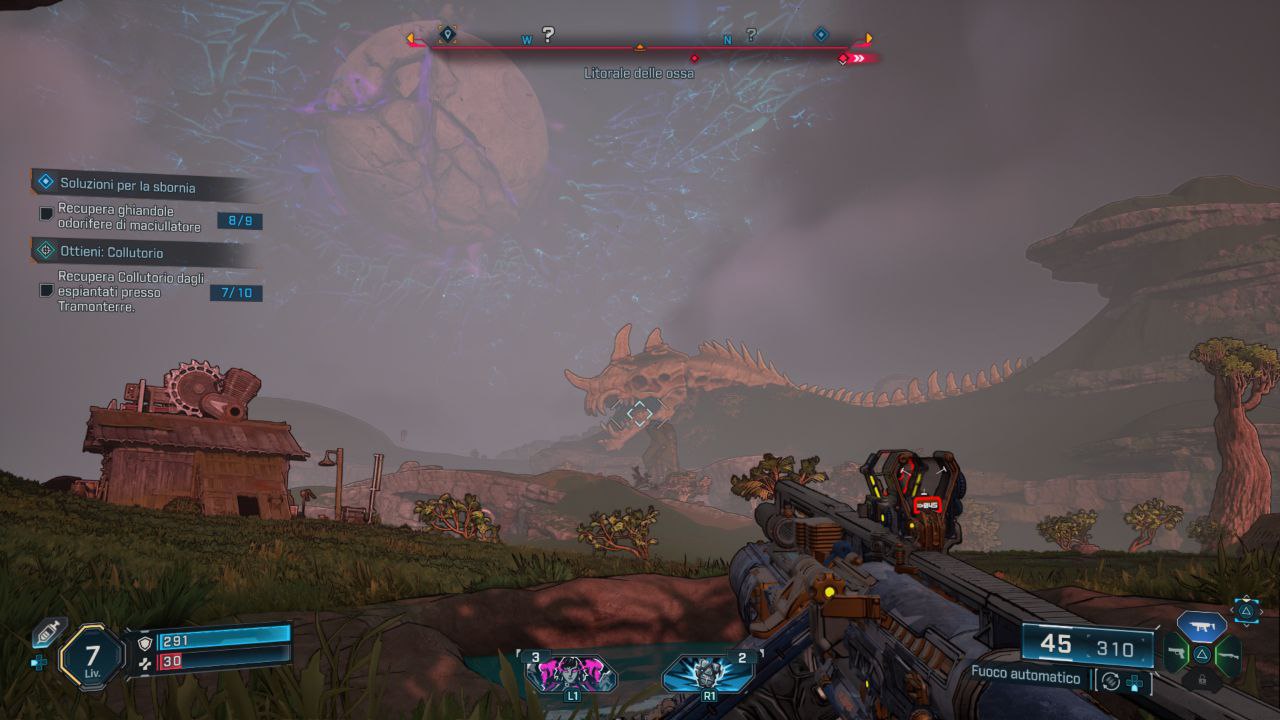The image size is (1280, 720).
Task: Use the repkit syringe icon
Action: point(47,632)
